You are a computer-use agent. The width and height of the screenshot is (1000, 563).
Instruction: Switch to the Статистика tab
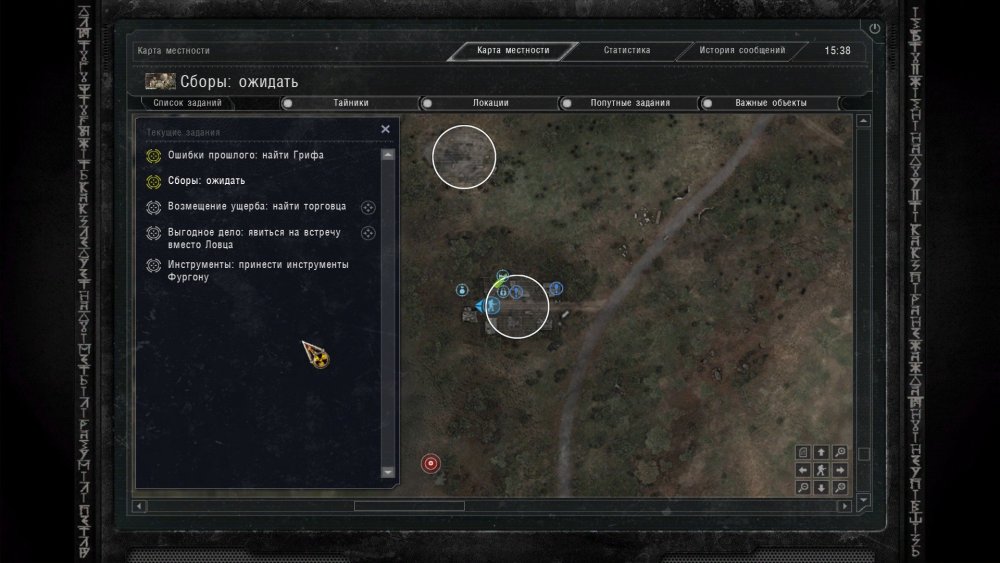(x=627, y=50)
